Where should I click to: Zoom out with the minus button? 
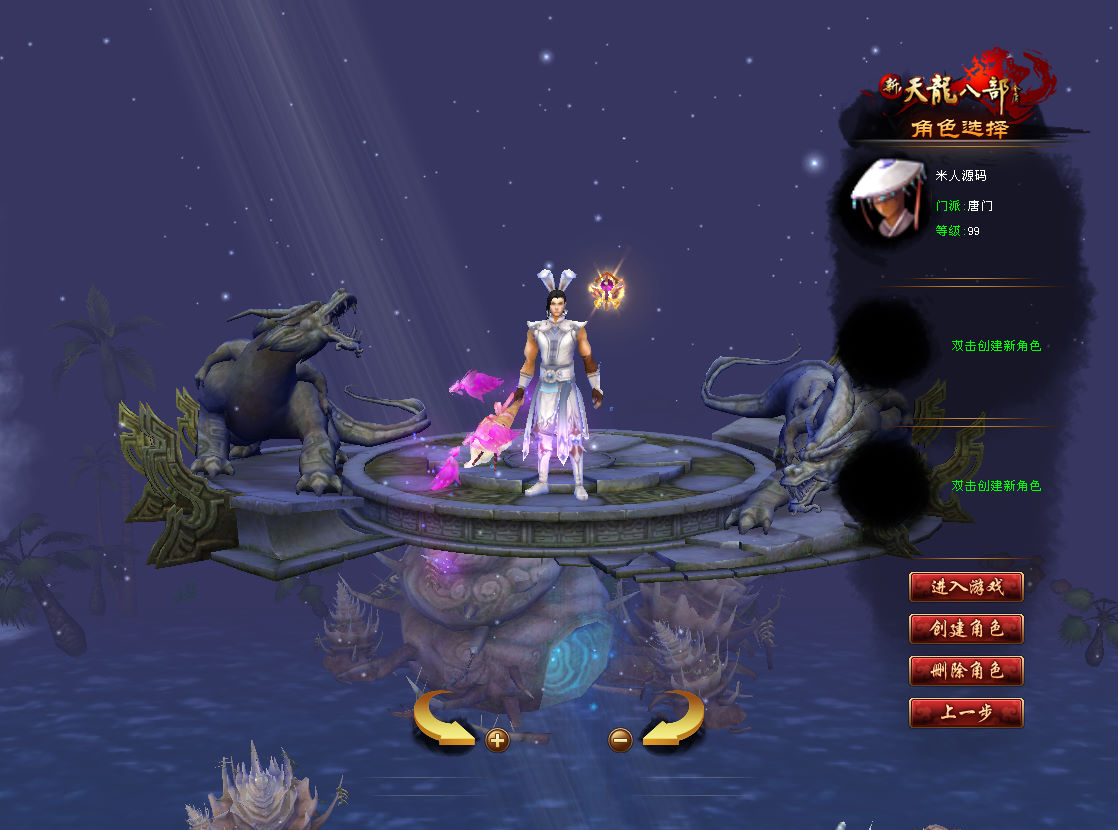pyautogui.click(x=620, y=740)
